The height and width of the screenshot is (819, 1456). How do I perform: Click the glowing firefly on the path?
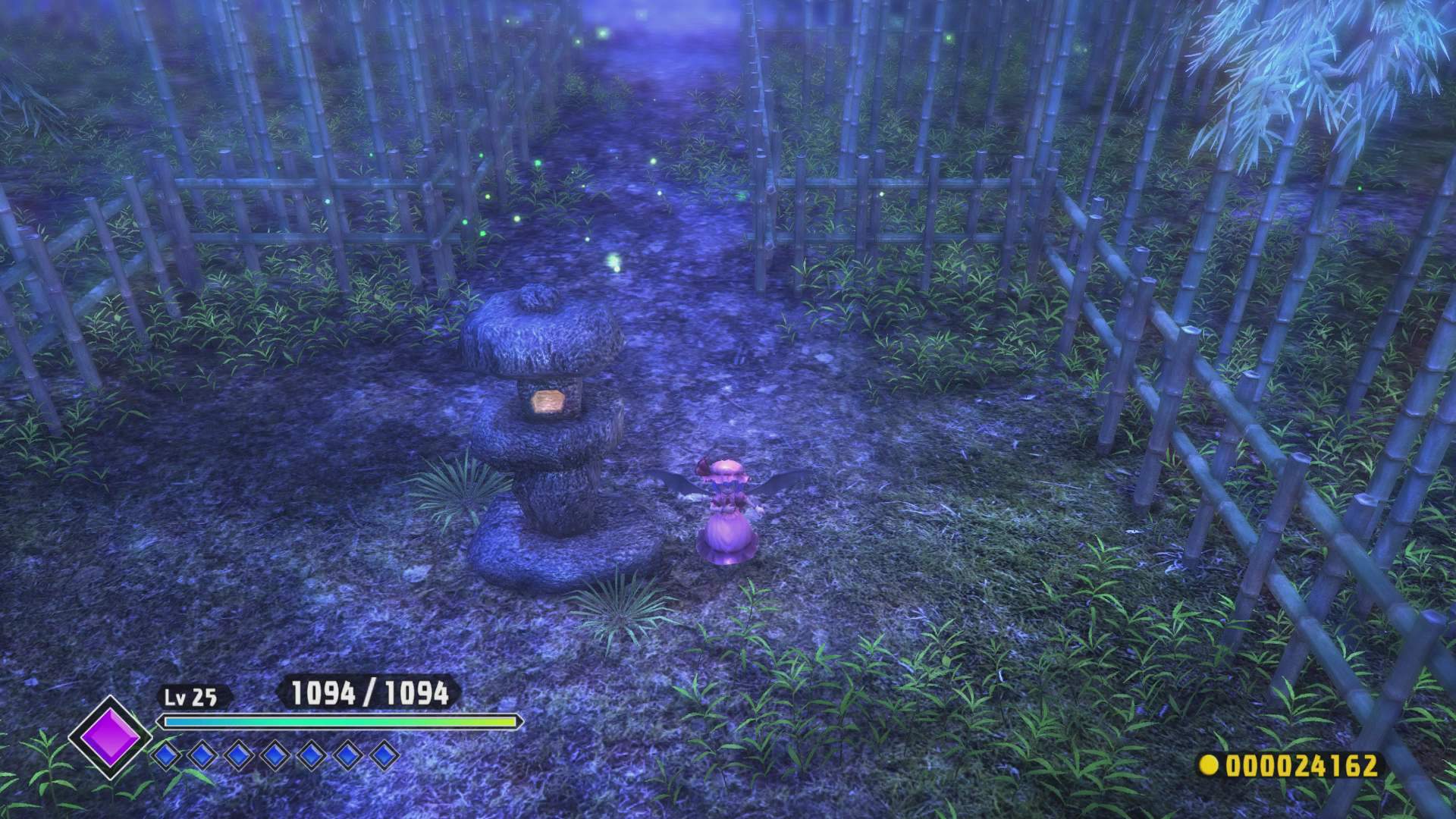pyautogui.click(x=616, y=262)
